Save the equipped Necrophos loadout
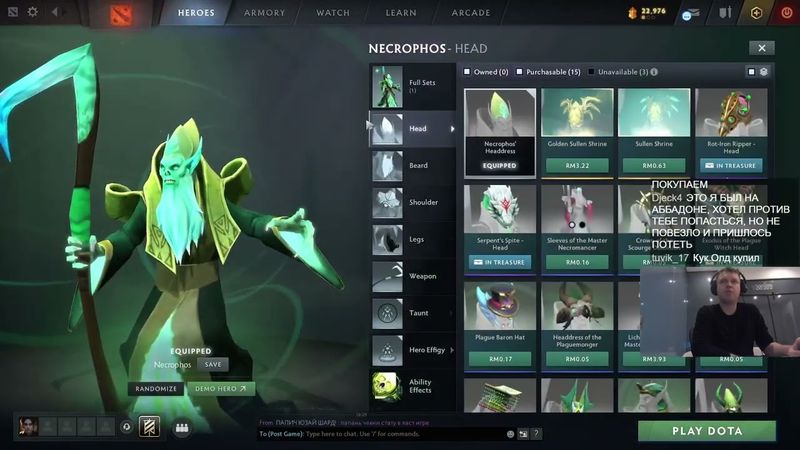The image size is (800, 450). [x=214, y=365]
